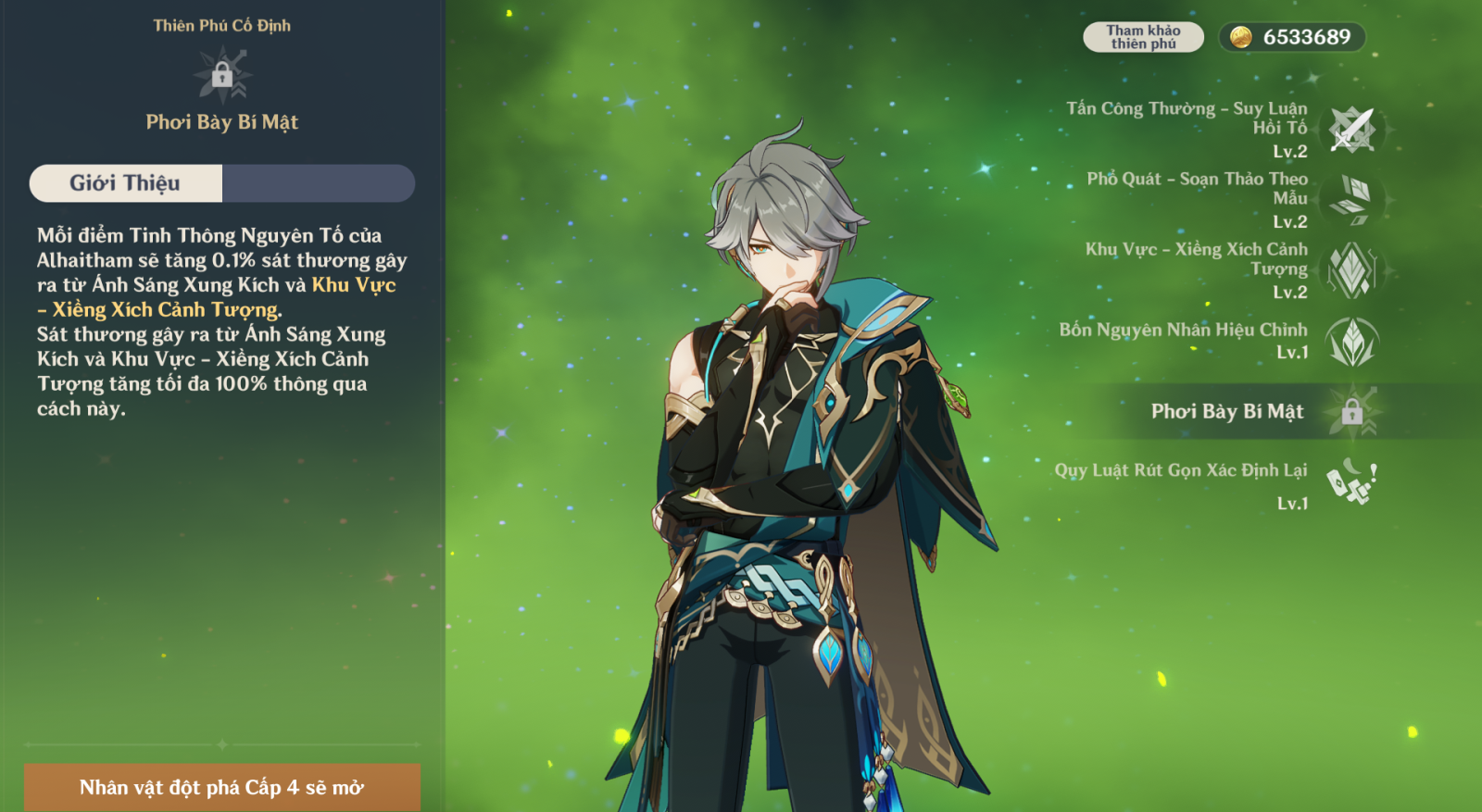Open Phổ Quát – Soạn Thảo Theo Mẫu skill
Image resolution: width=1482 pixels, height=812 pixels.
coord(1351,200)
